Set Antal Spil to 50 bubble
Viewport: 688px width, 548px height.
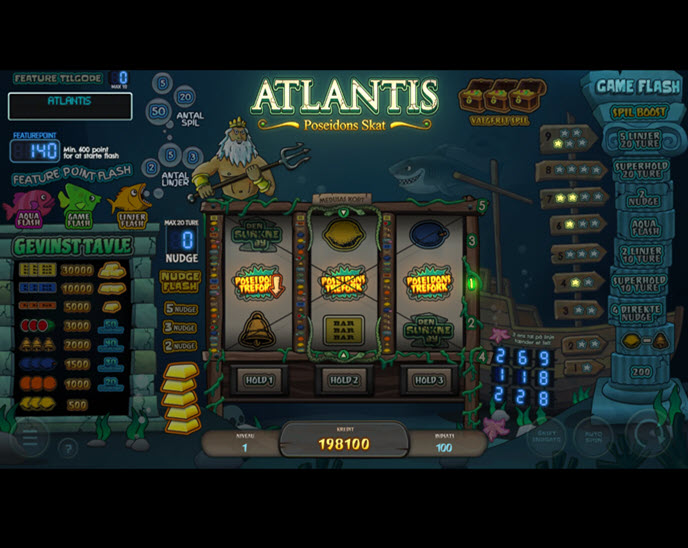tap(158, 111)
